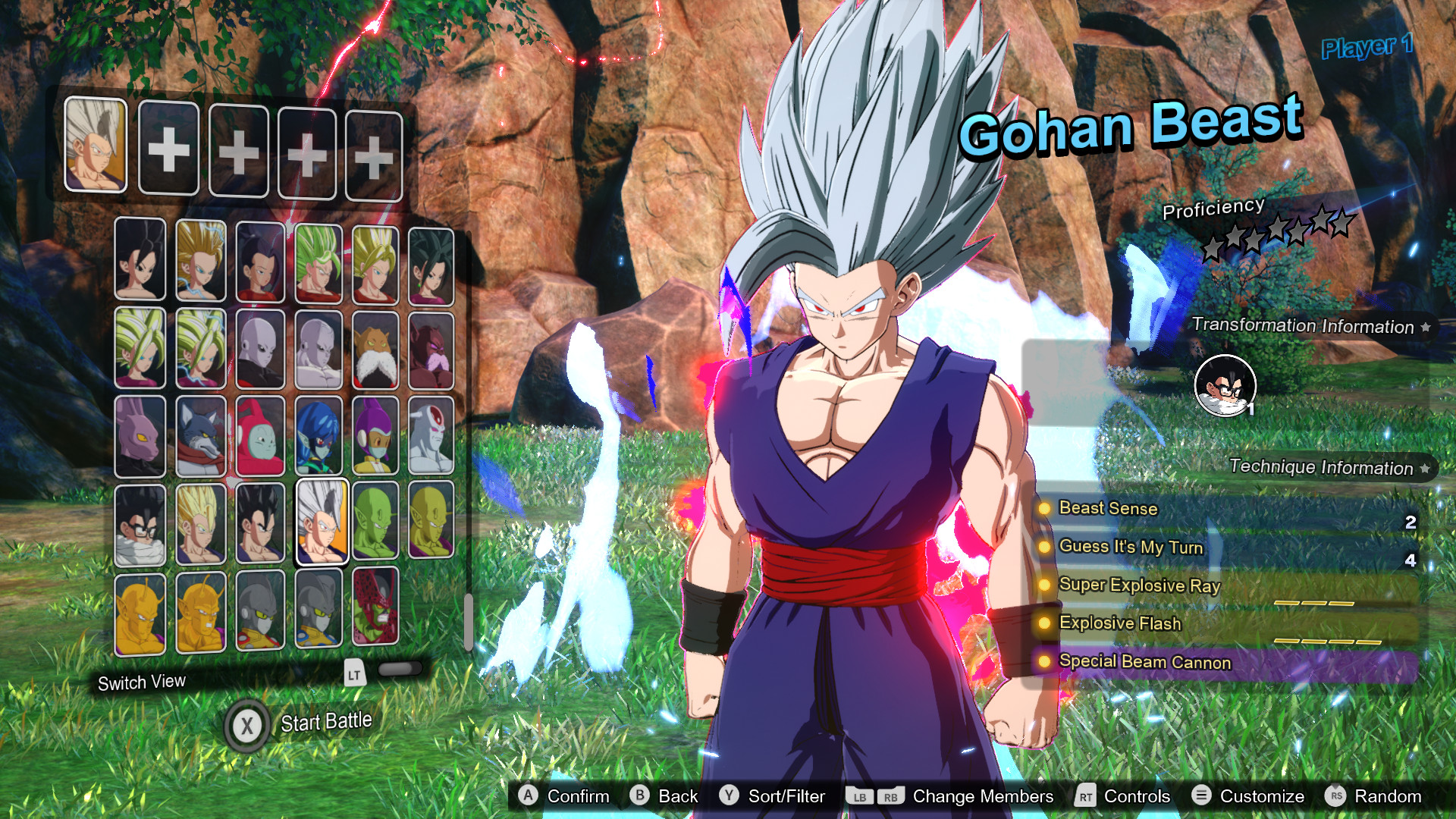1456x819 pixels.
Task: Select the Guess It's My Turn technique
Action: tap(1225, 547)
